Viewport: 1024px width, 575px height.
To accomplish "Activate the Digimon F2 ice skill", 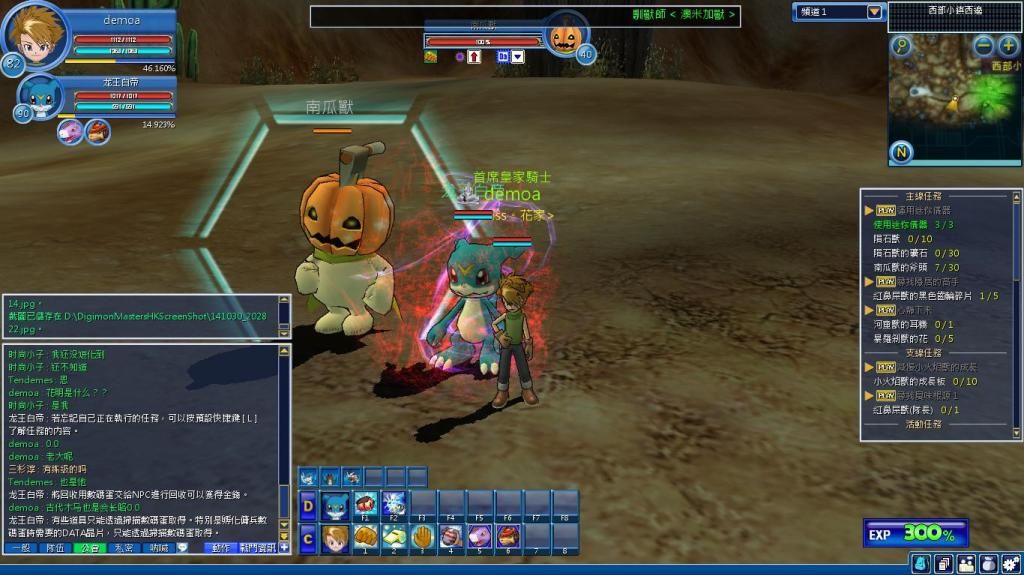I will click(394, 504).
